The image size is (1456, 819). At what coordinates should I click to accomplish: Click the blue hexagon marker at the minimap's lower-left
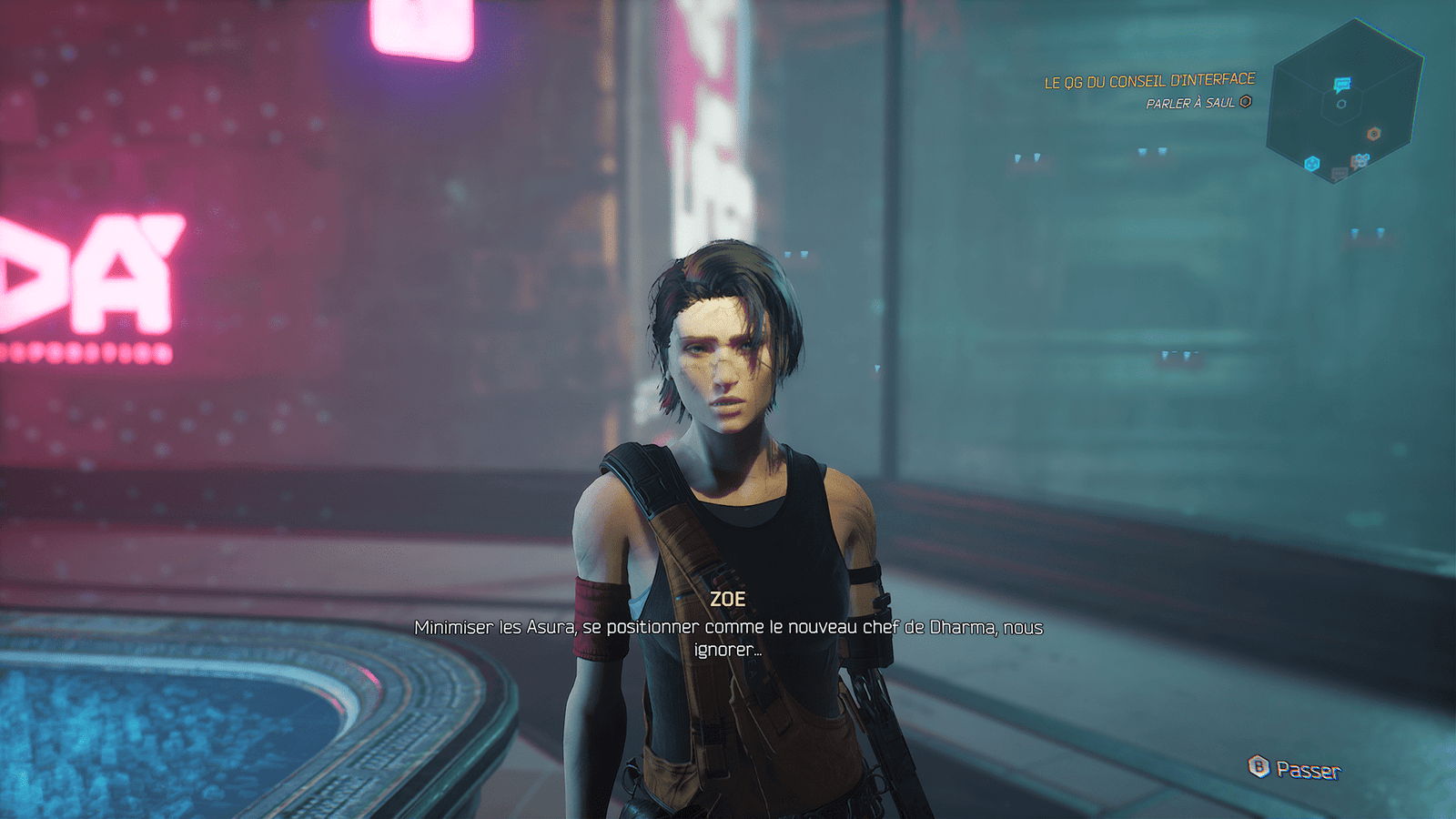(1312, 163)
